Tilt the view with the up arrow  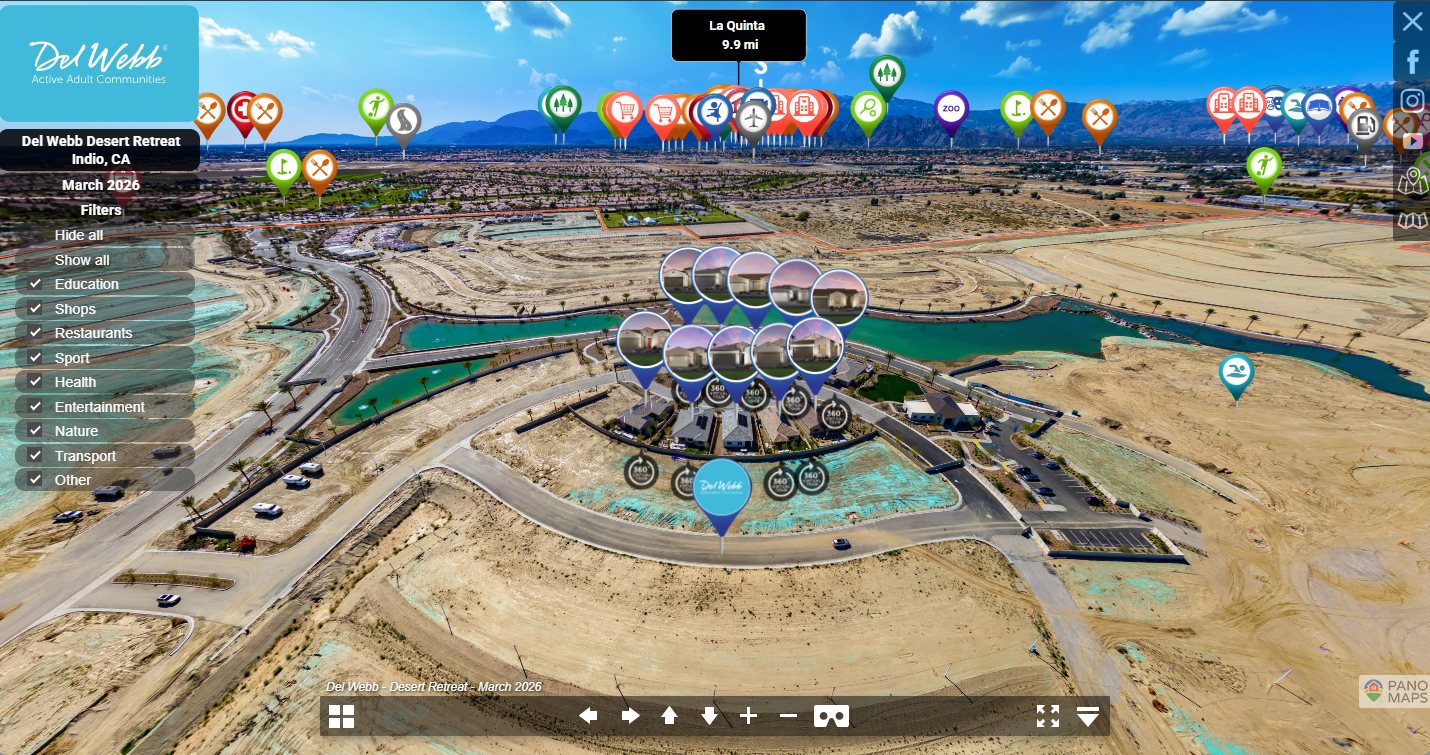(x=670, y=716)
